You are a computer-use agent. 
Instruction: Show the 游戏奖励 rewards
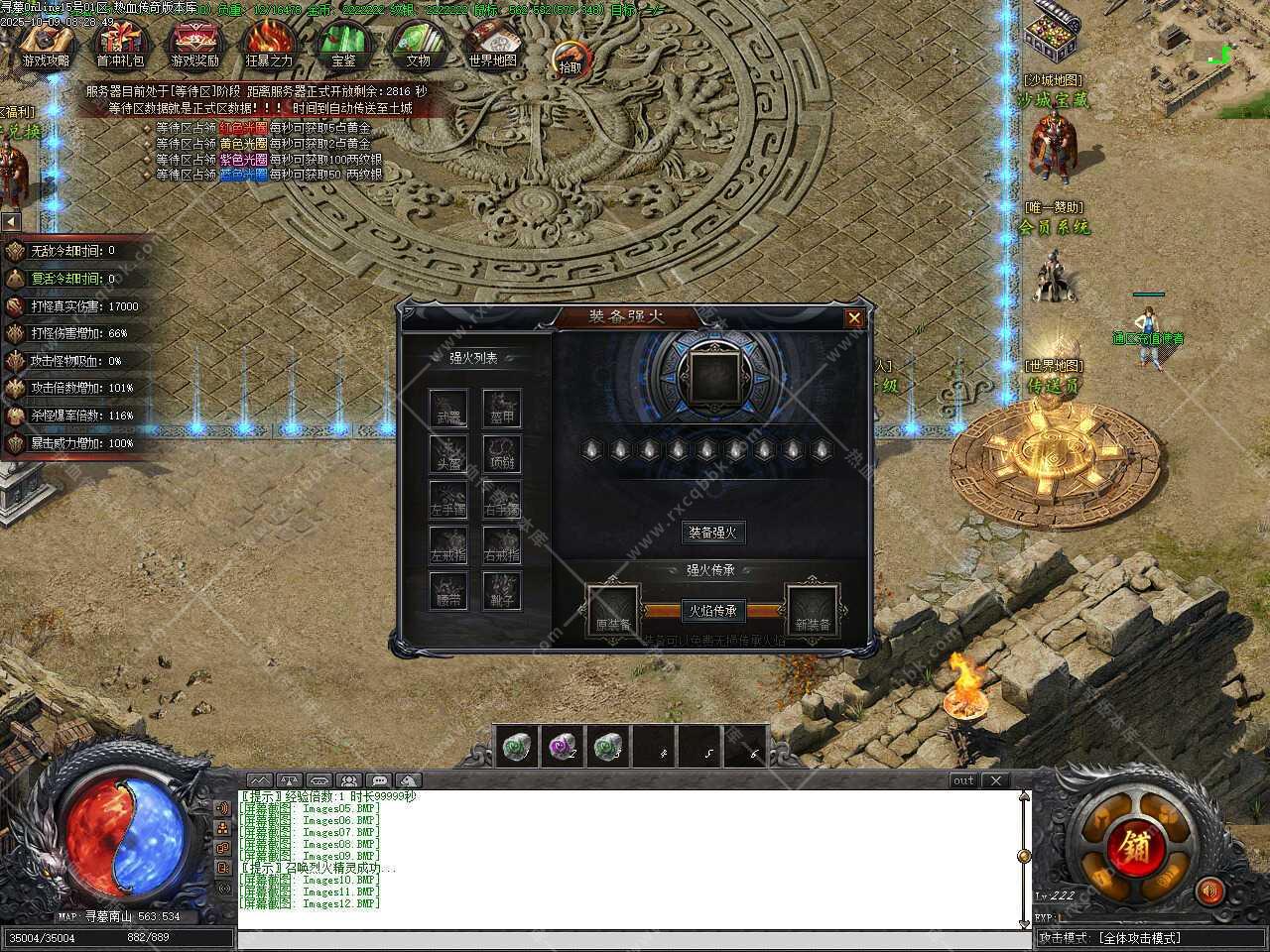click(194, 44)
